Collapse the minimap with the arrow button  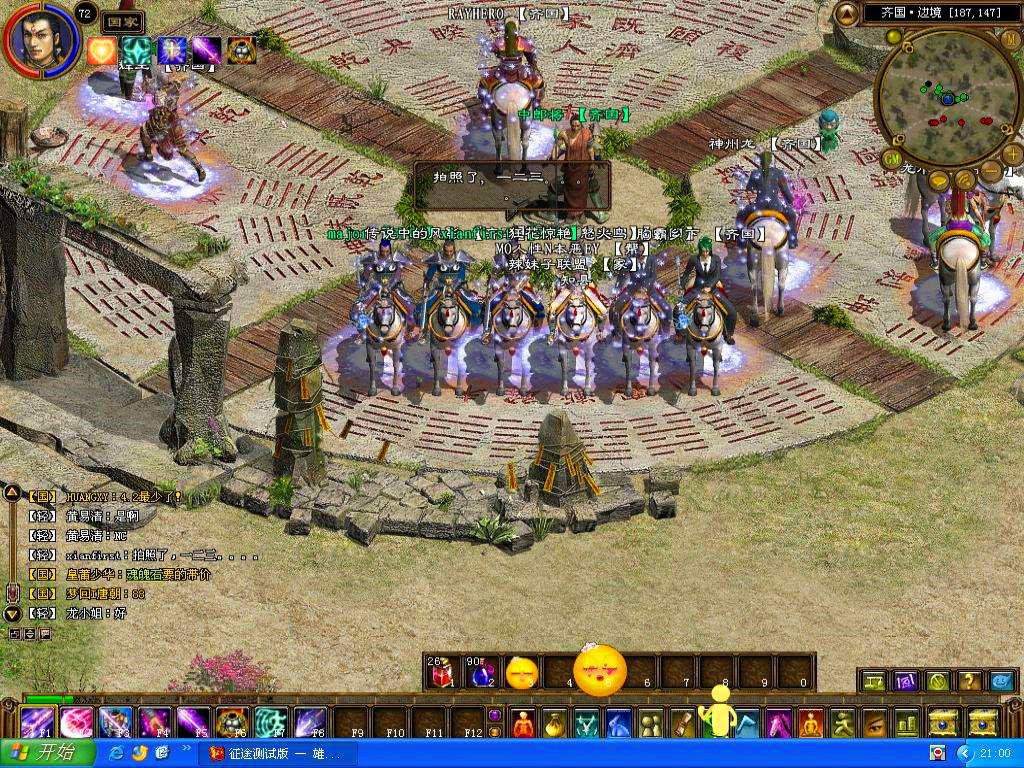click(x=846, y=13)
